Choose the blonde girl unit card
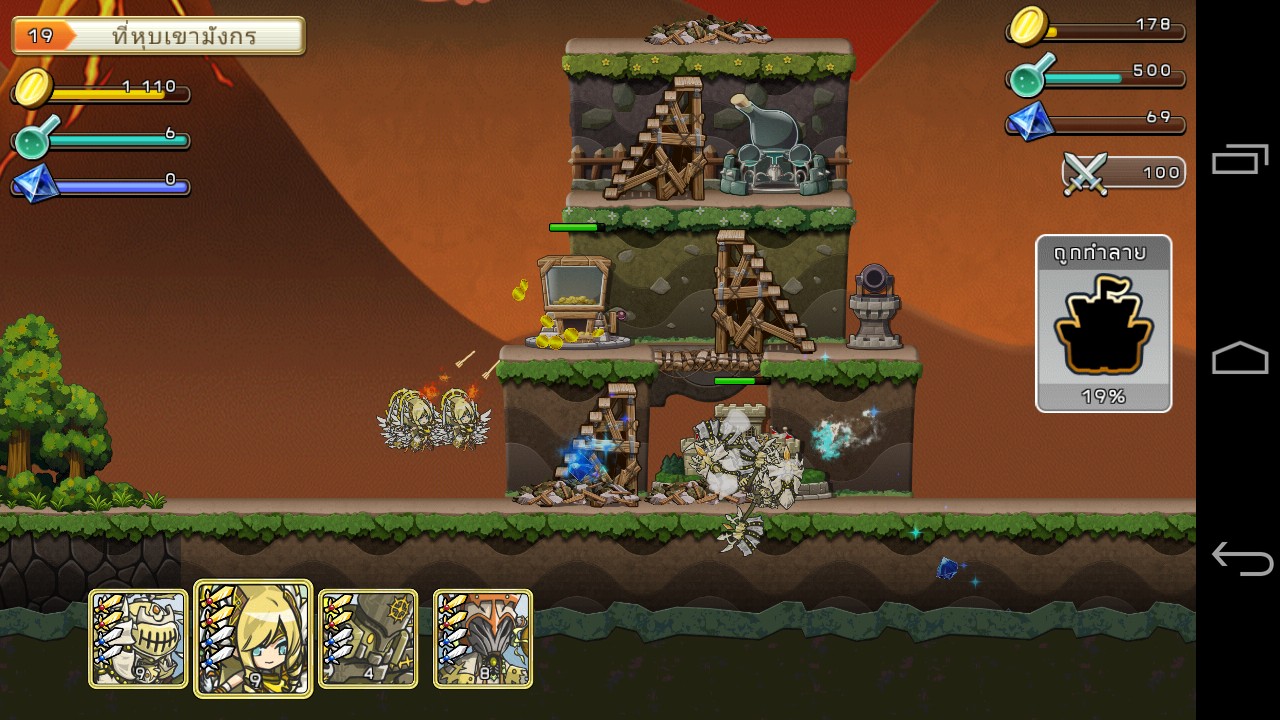 point(253,638)
